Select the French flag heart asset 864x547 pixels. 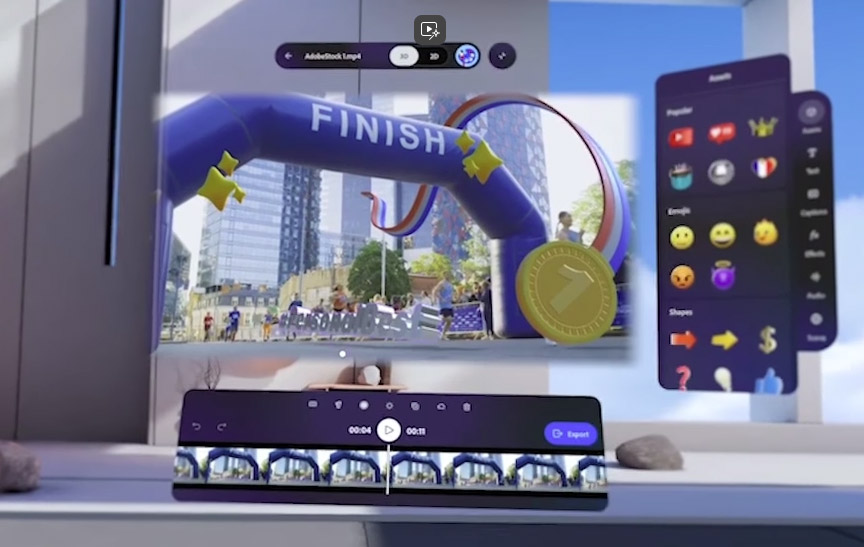coord(764,168)
